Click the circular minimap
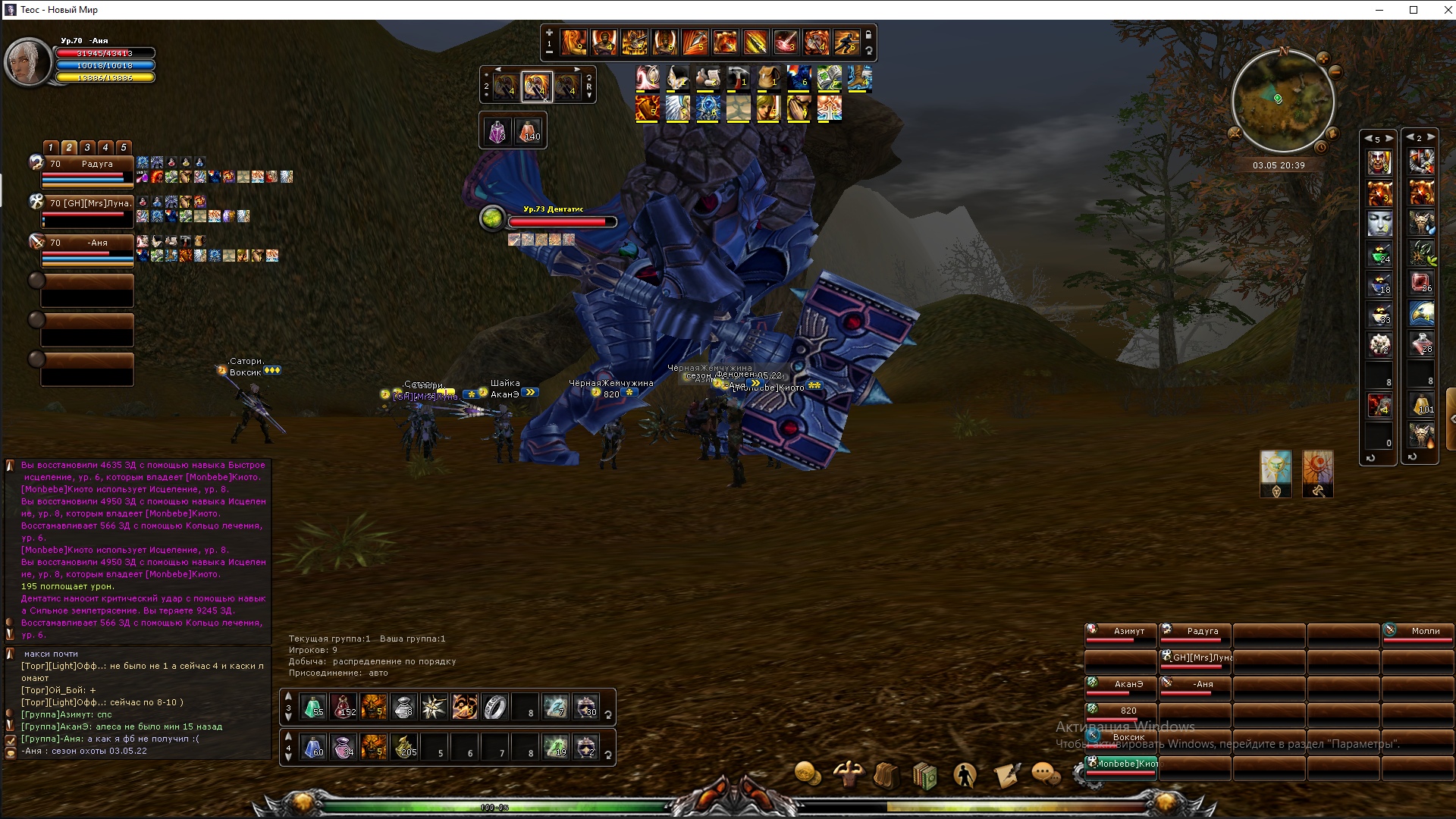The height and width of the screenshot is (819, 1456). 1282,101
